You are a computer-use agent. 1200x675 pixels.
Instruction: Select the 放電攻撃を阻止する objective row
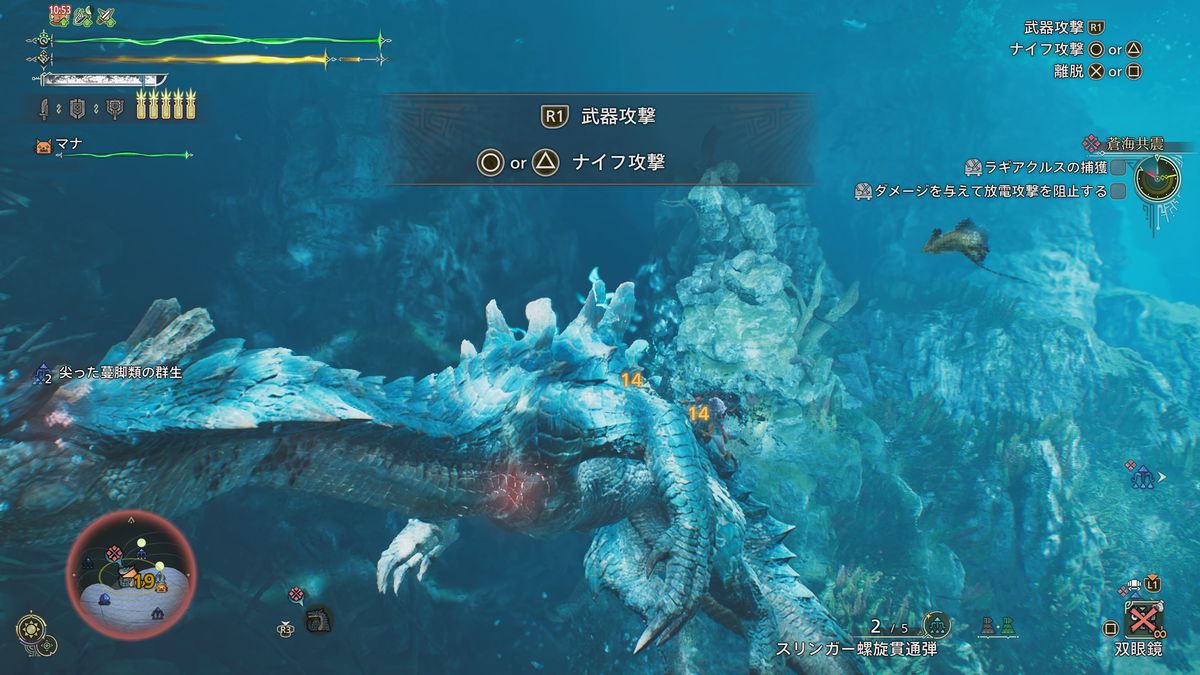[991, 190]
